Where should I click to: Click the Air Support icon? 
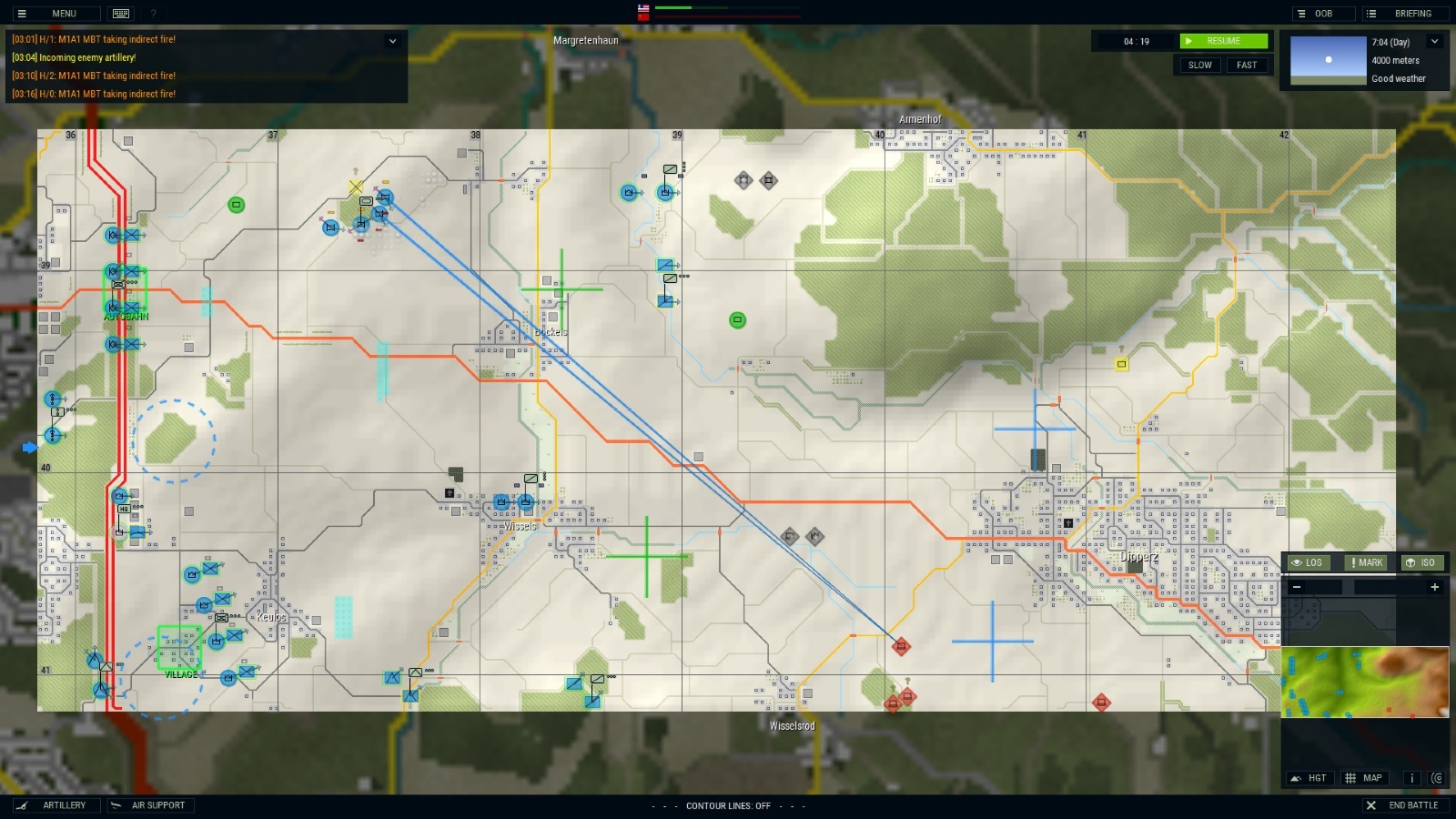(116, 805)
